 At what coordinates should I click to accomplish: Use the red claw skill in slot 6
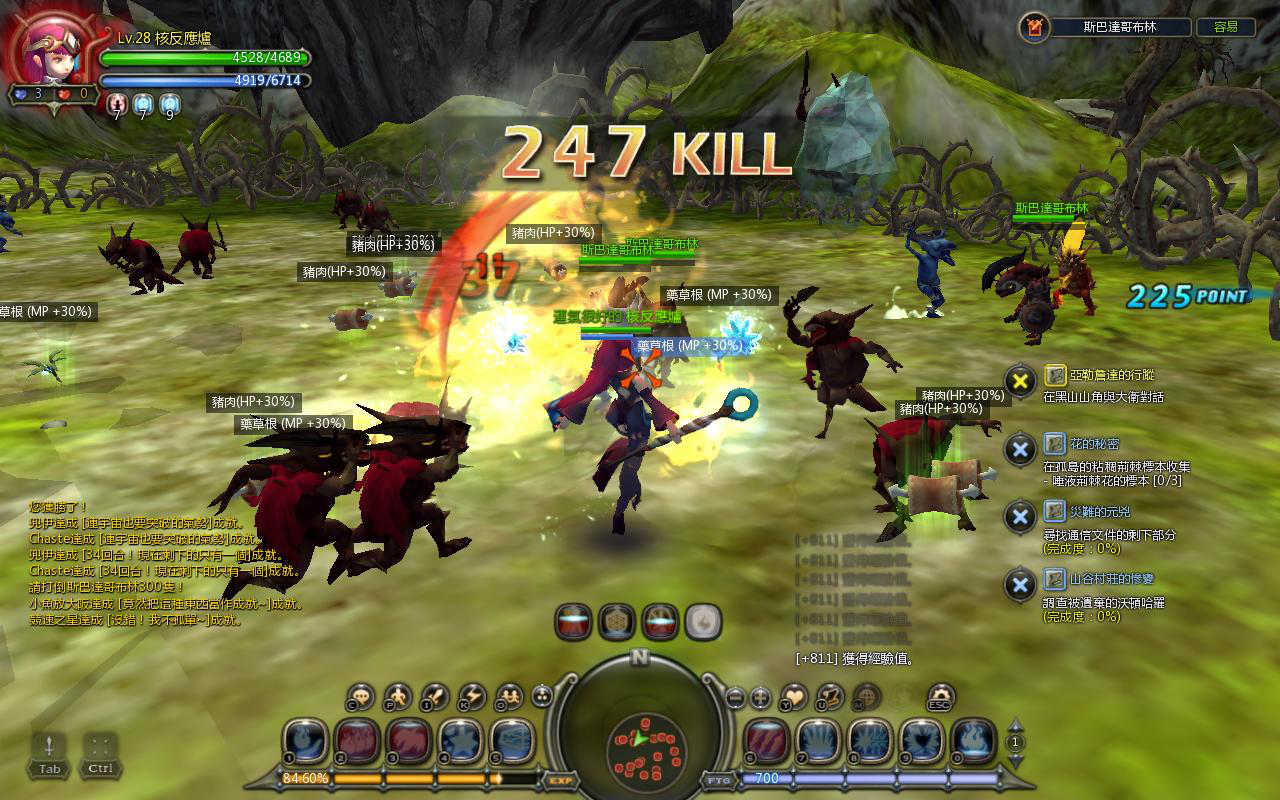pyautogui.click(x=766, y=741)
